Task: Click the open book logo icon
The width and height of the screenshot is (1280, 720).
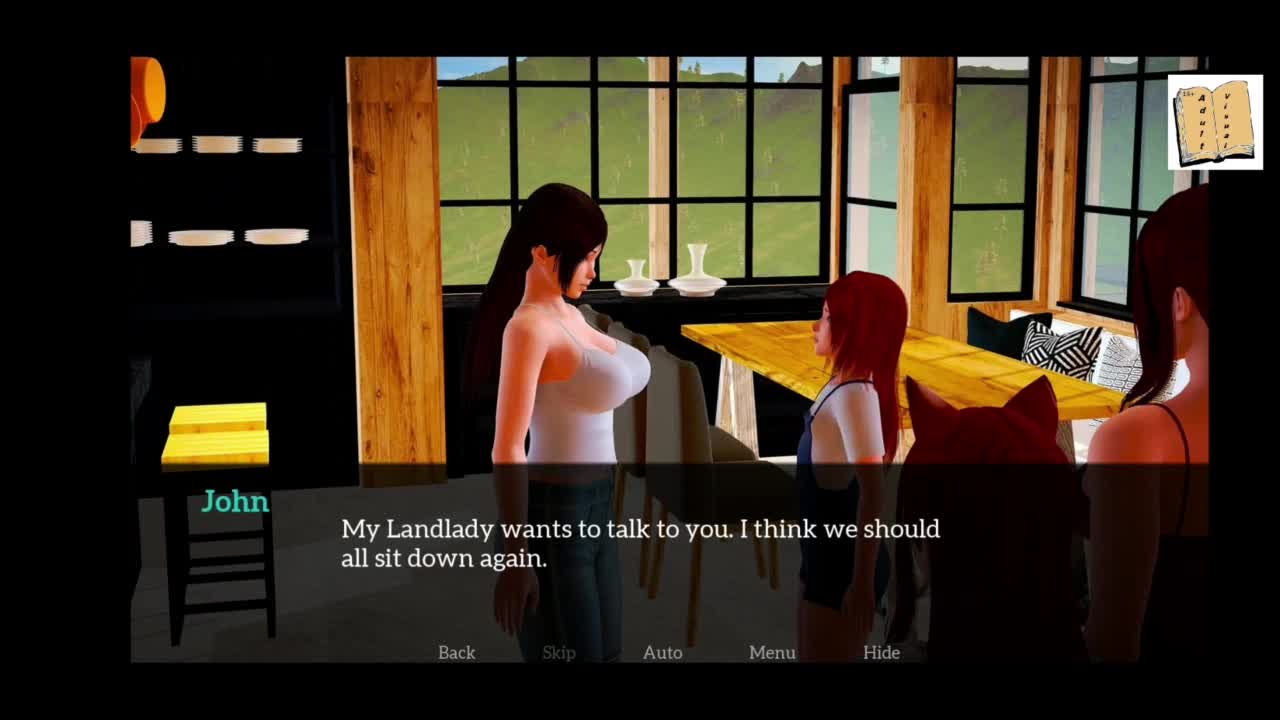Action: (1214, 122)
